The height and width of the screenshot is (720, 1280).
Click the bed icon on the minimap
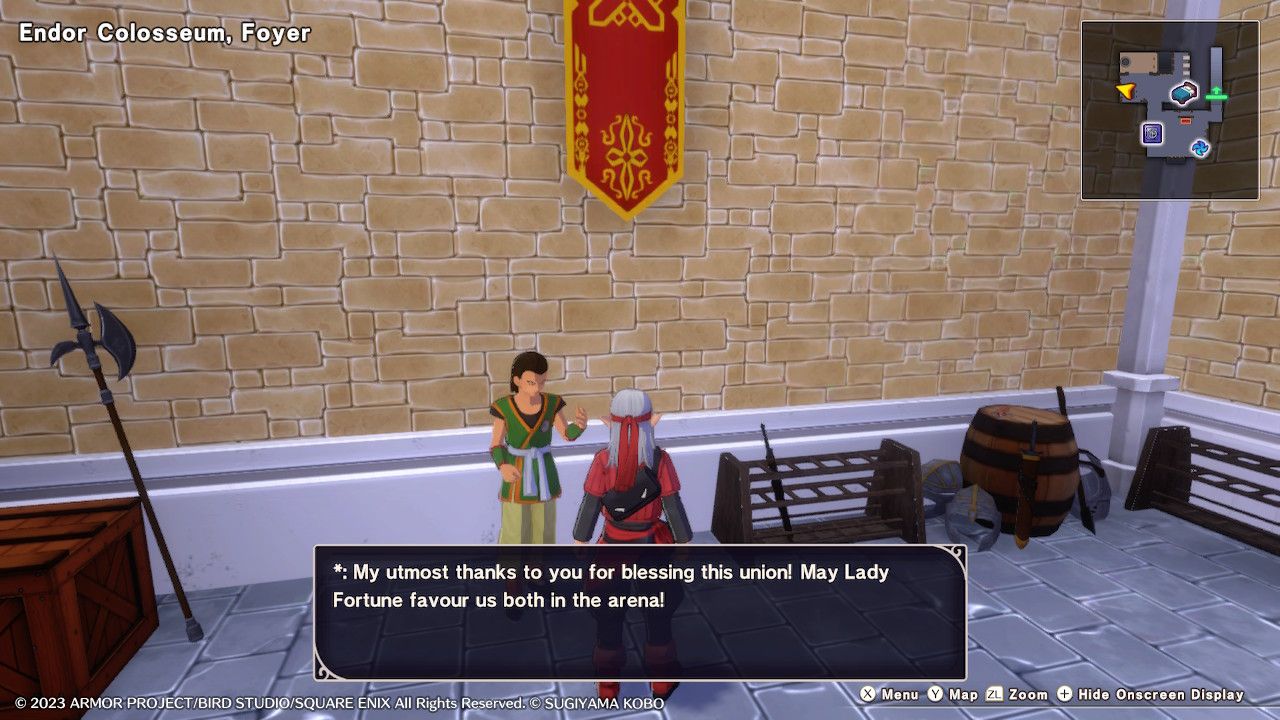tap(1183, 94)
